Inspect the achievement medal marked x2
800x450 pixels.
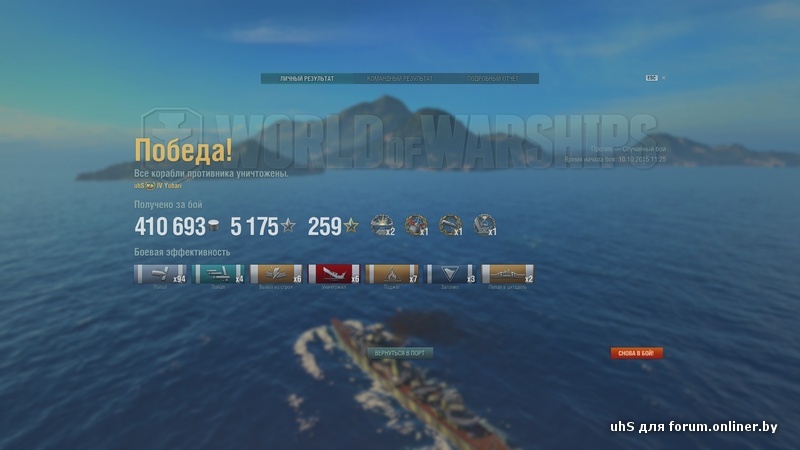coord(382,226)
